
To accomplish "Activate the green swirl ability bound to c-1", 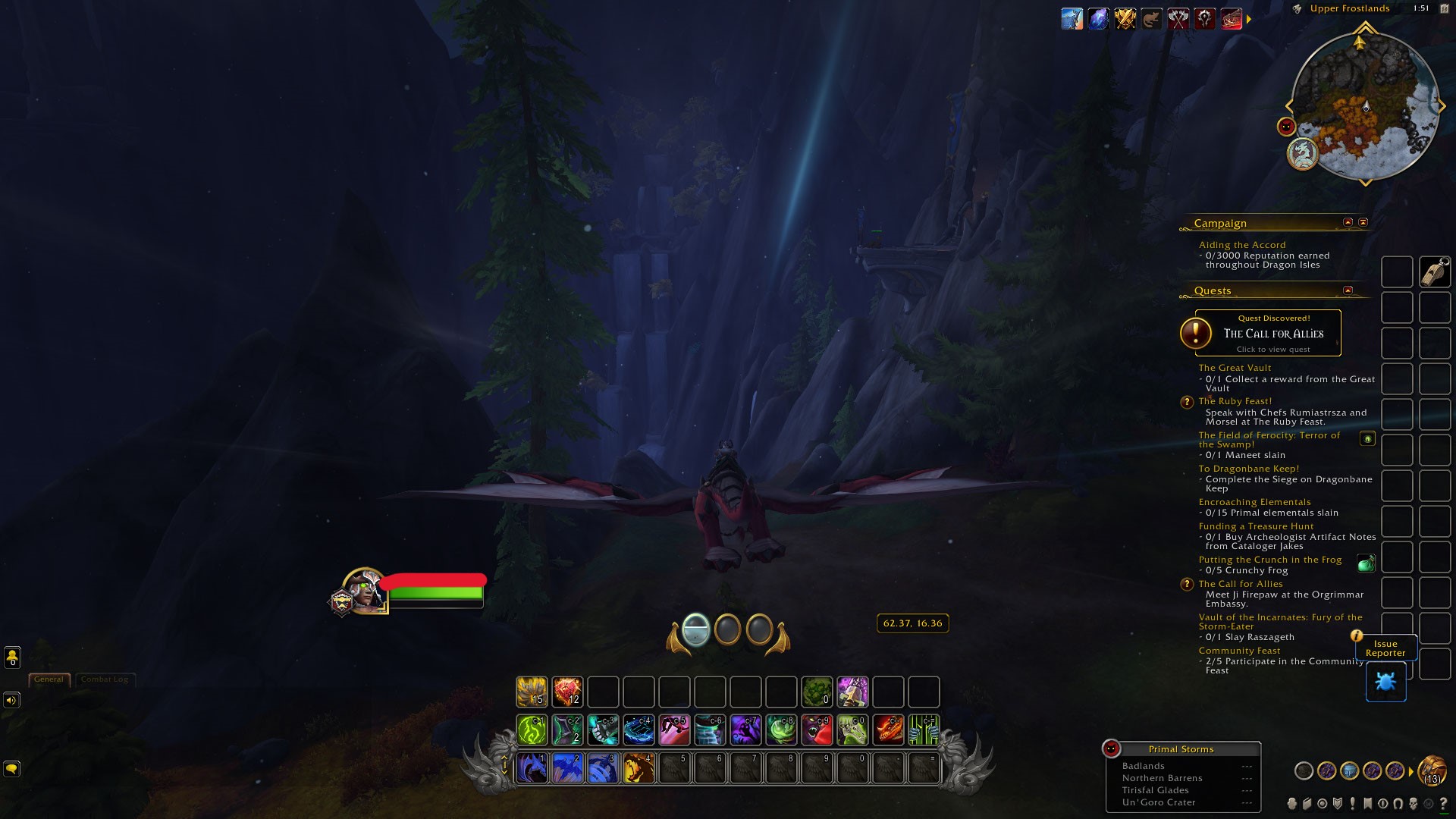I will pos(532,730).
